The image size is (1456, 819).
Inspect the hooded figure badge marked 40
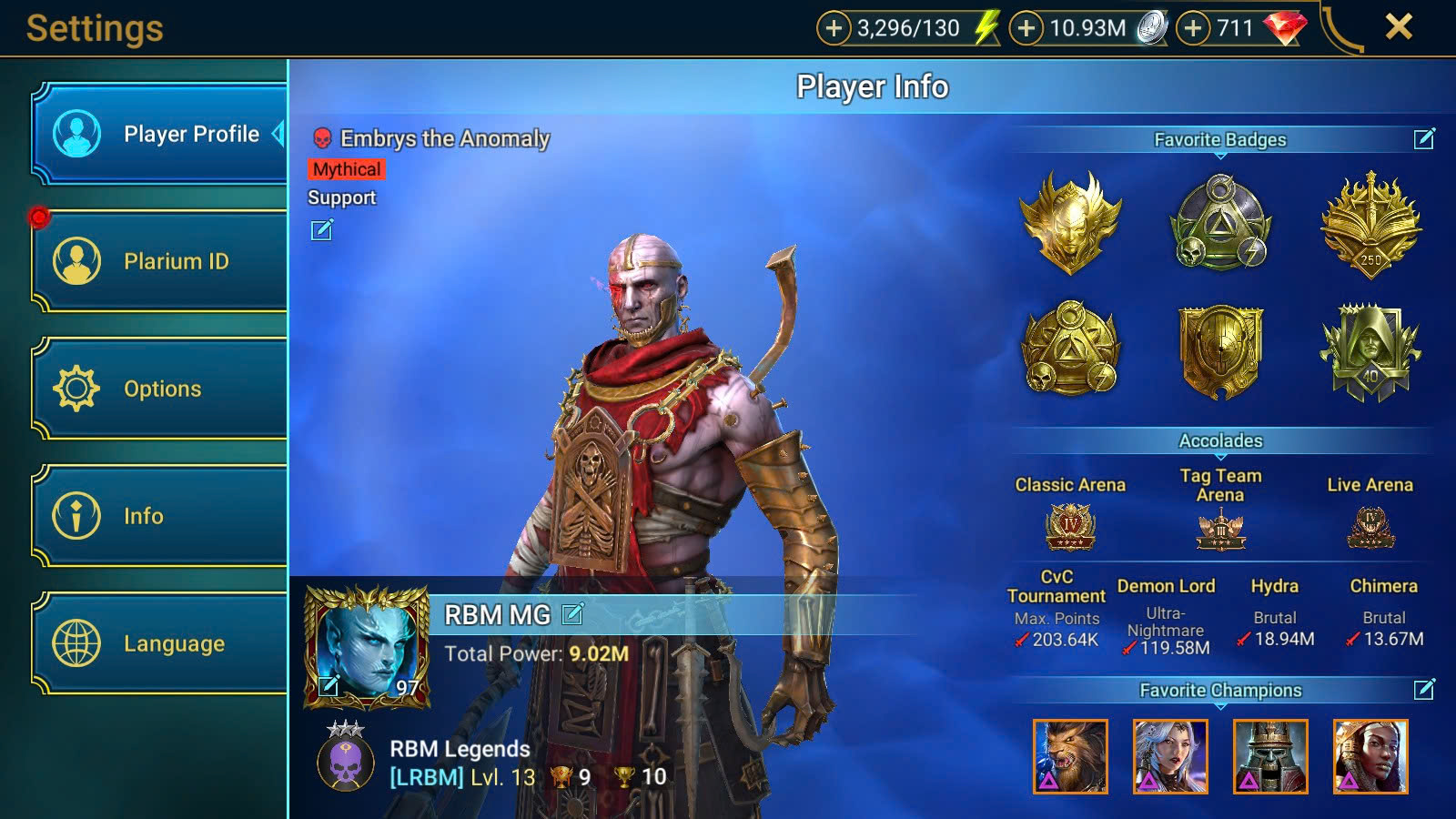1370,351
